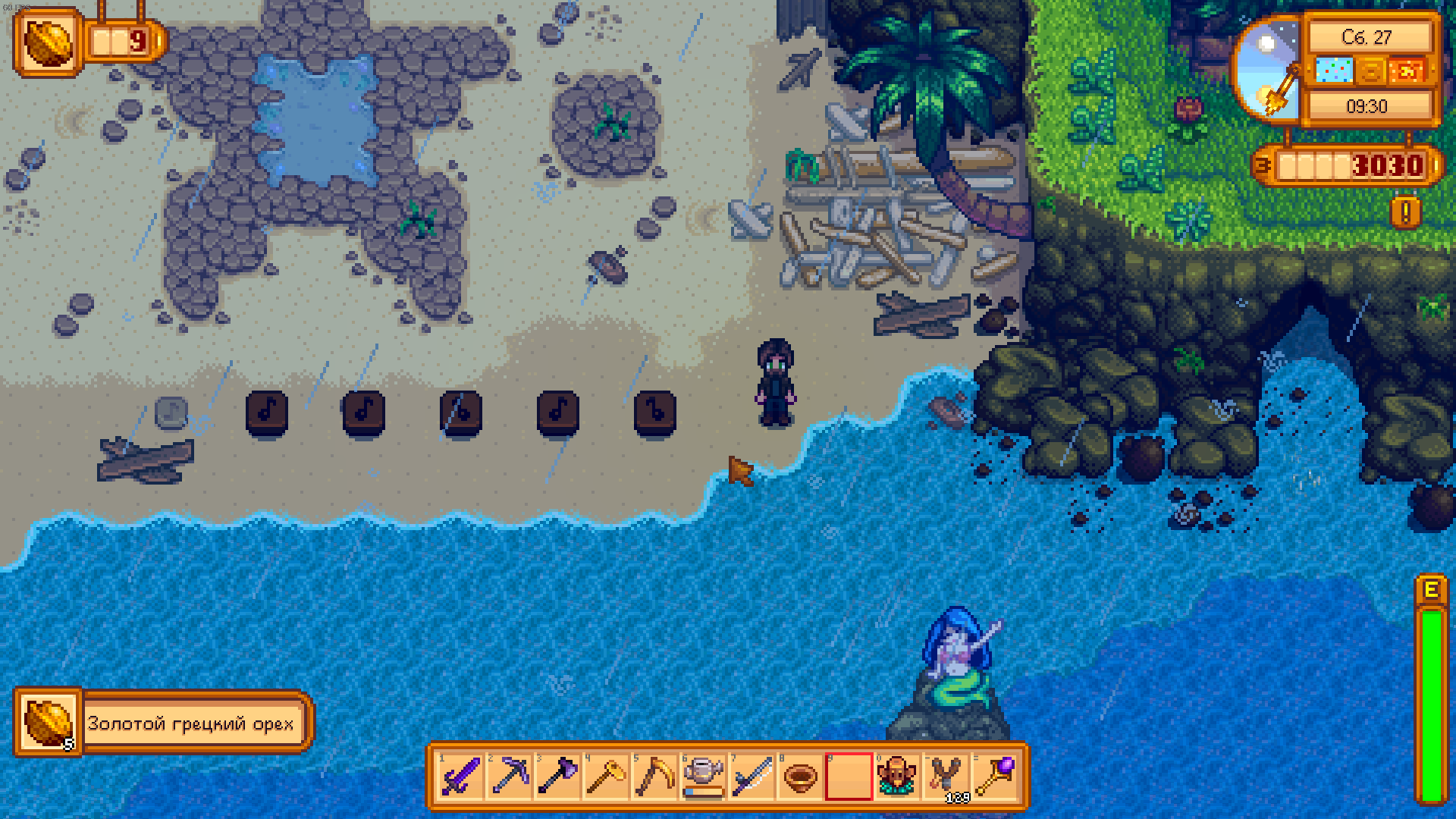The height and width of the screenshot is (819, 1456).
Task: Equip the slingshot with 129 ammo
Action: click(x=946, y=776)
